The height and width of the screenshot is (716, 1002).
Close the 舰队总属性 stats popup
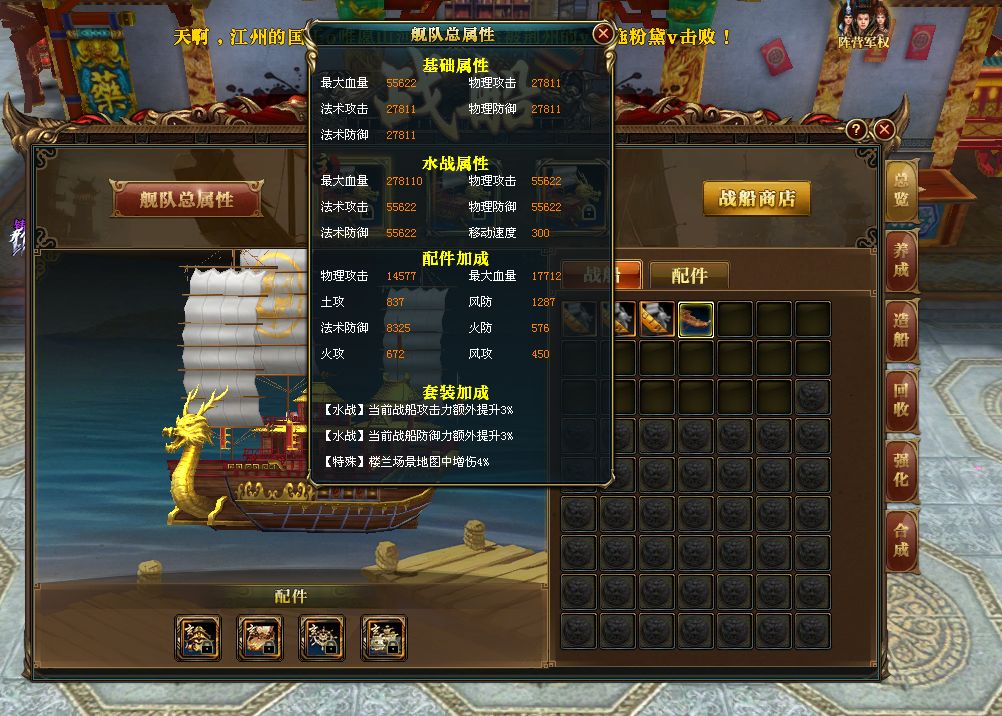pyautogui.click(x=603, y=34)
